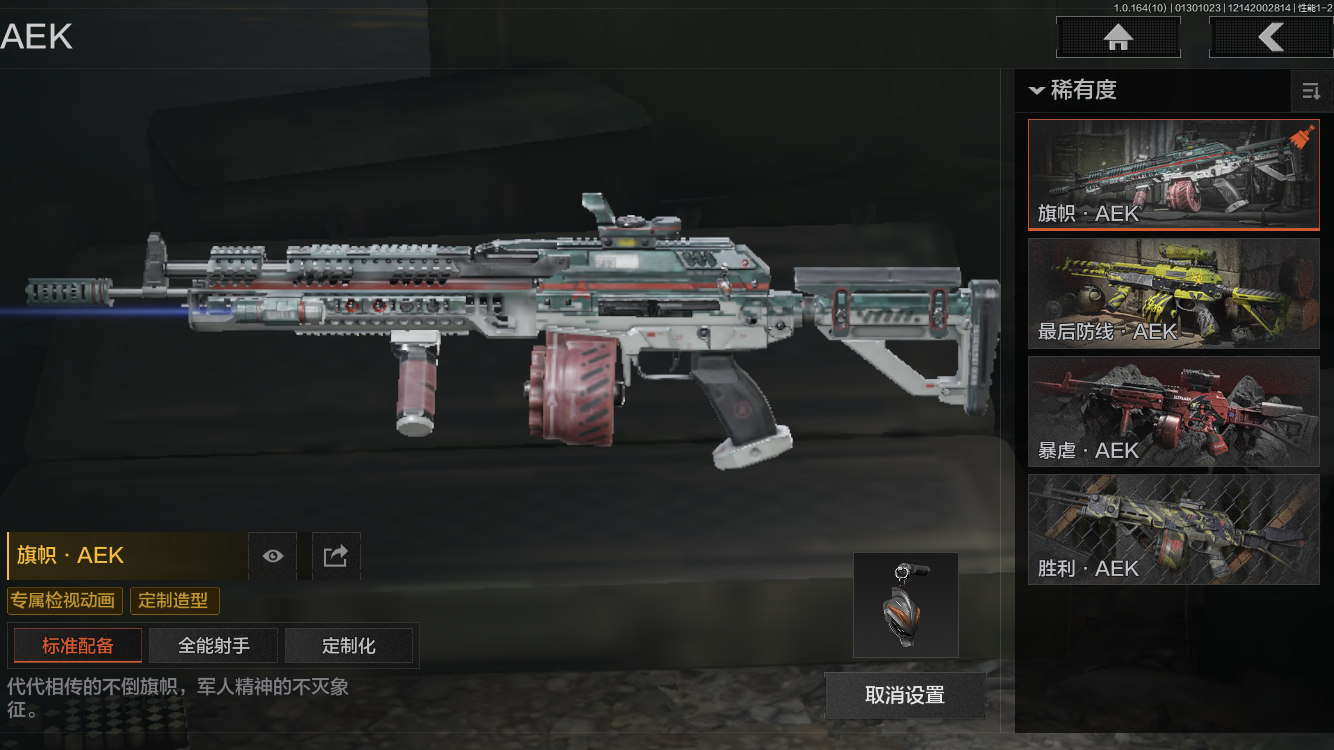Switch to the 标准配备 tab
1334x750 pixels.
[77, 646]
